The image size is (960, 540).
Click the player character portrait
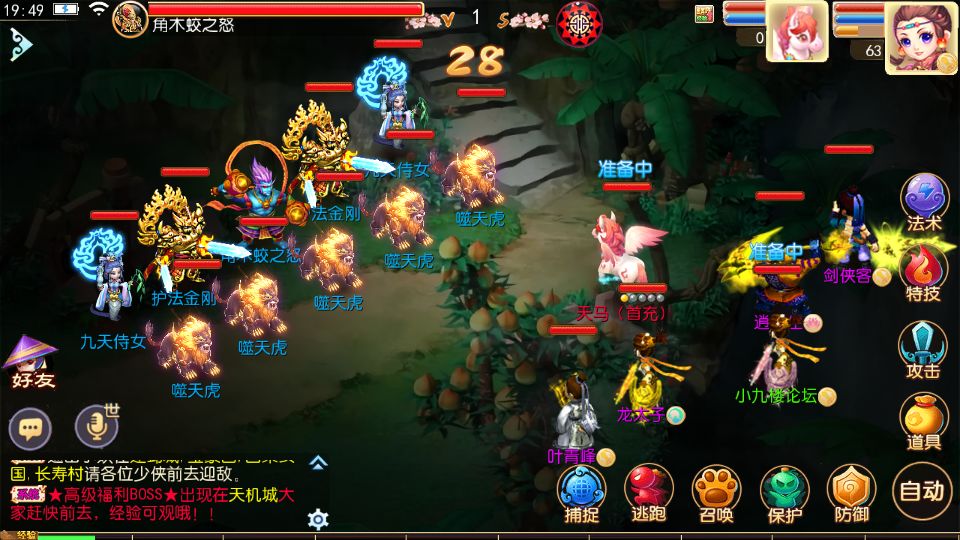920,35
